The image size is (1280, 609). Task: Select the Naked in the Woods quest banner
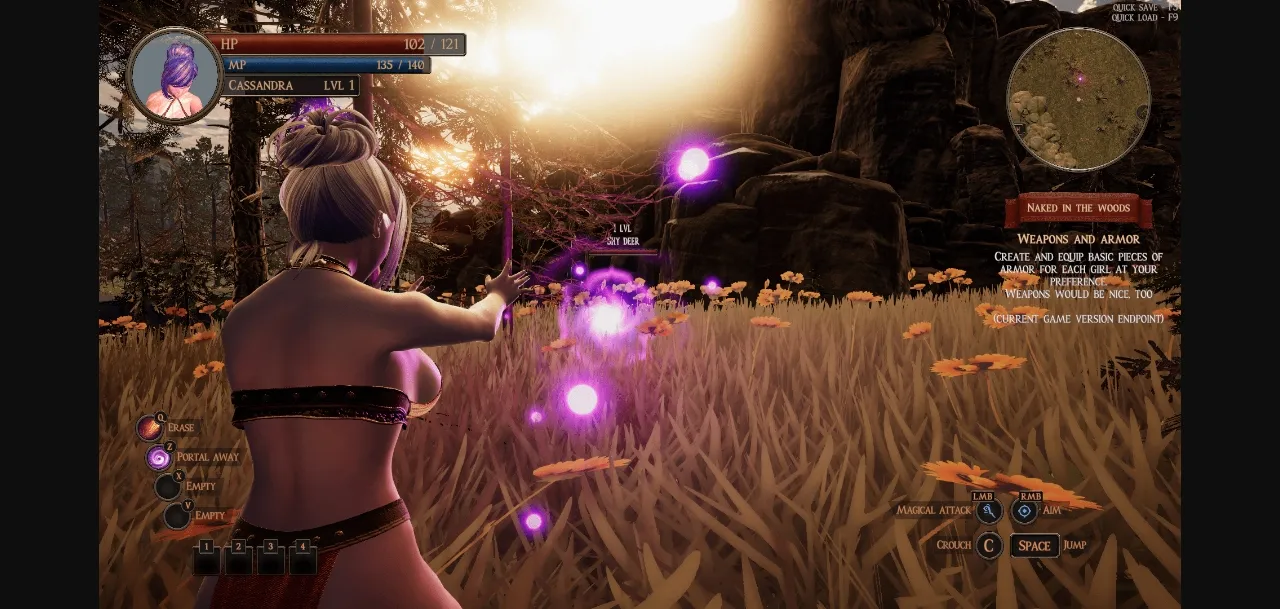pyautogui.click(x=1078, y=209)
